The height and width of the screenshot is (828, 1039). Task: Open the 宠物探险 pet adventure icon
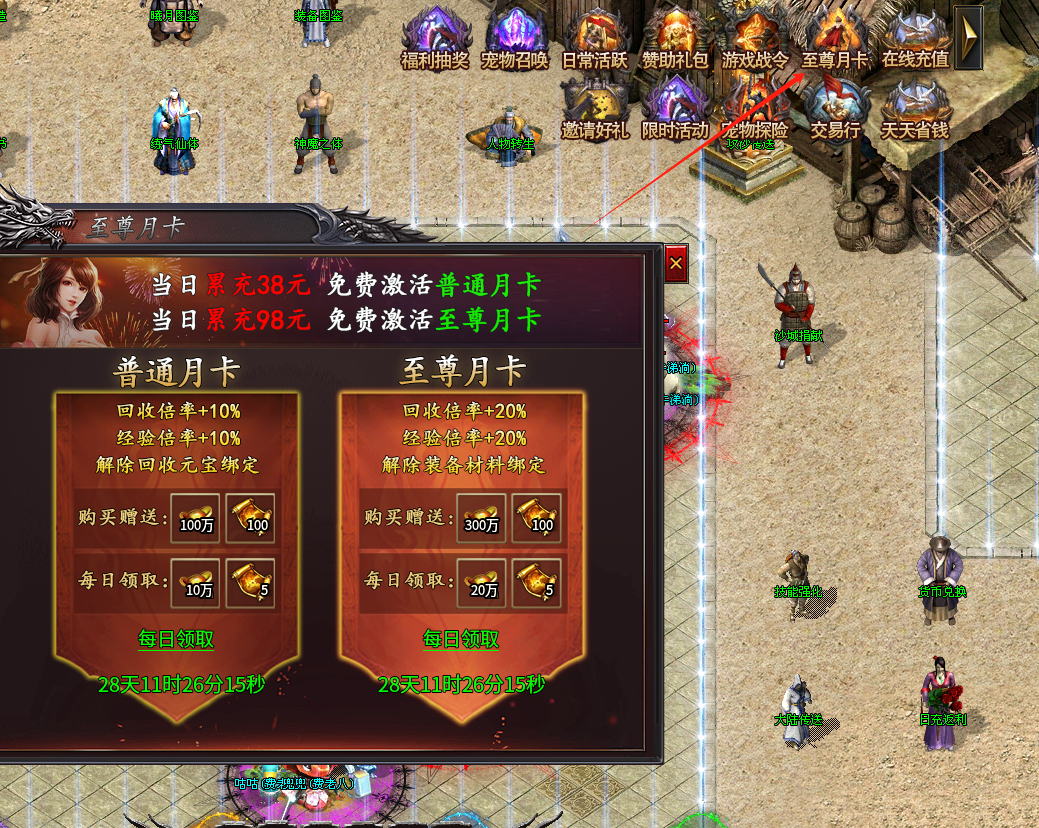[755, 110]
